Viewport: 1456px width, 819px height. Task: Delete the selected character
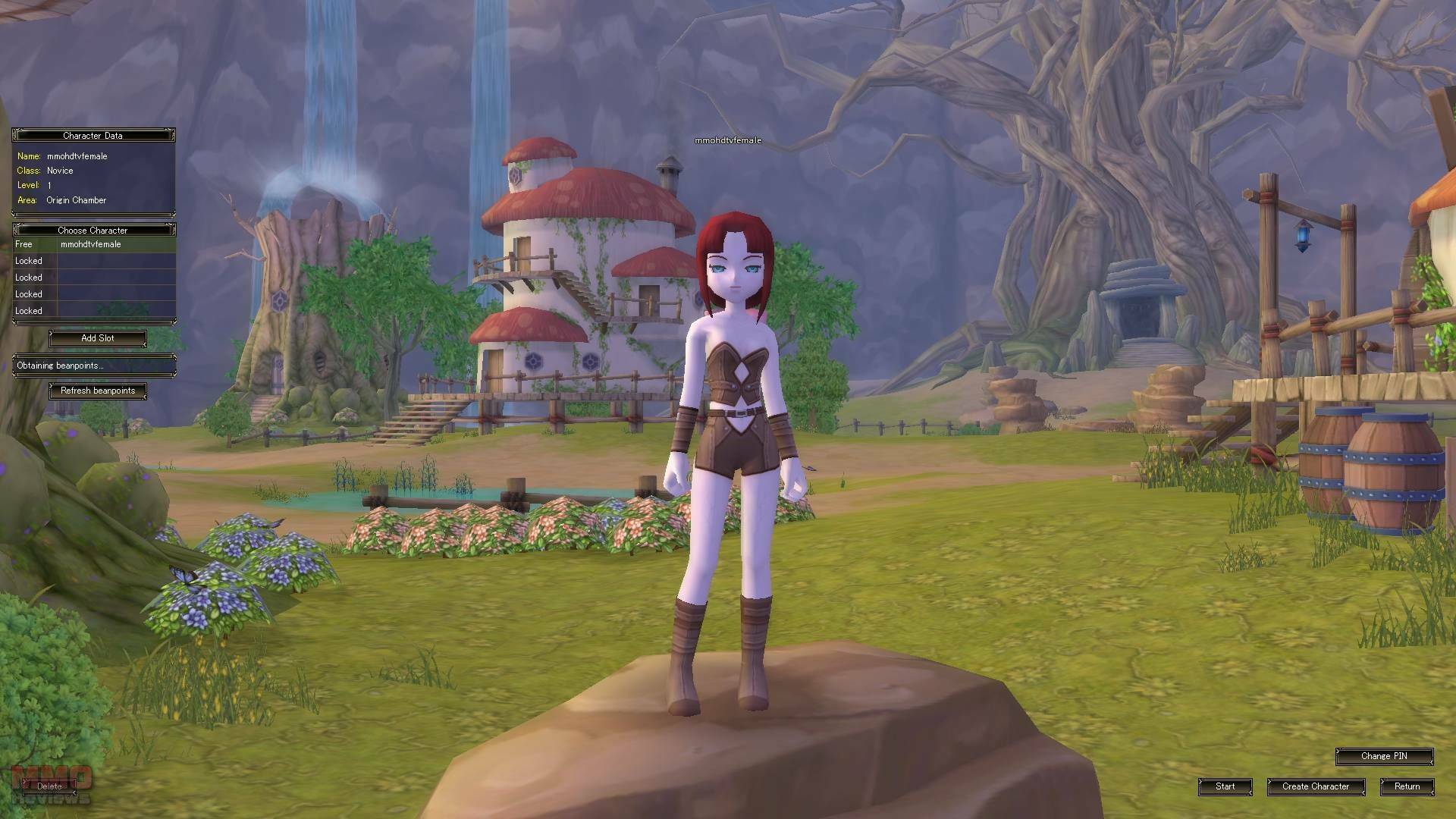coord(49,786)
